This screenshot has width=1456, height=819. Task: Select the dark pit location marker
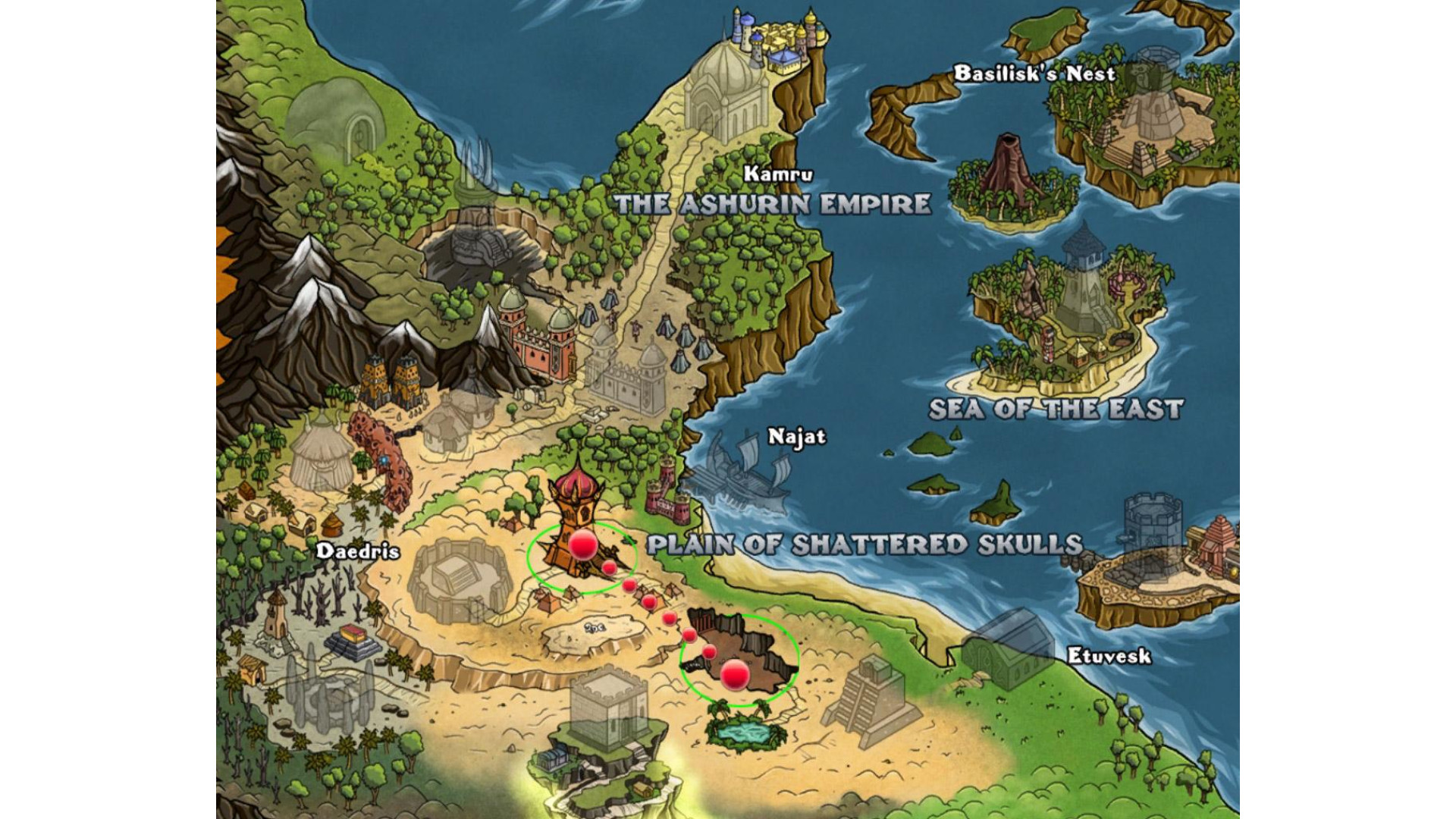coord(734,674)
